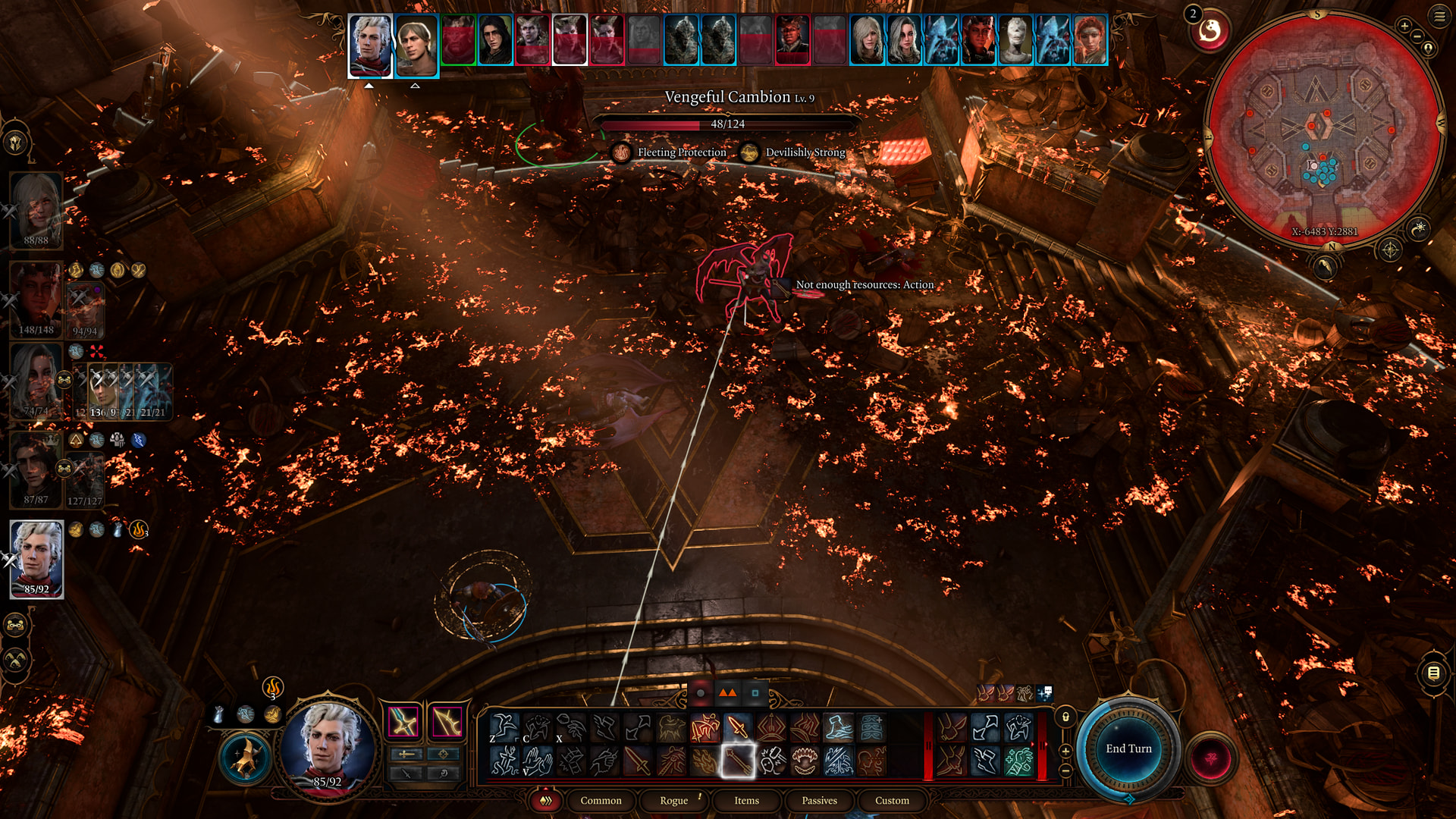Open the main menu hamburger button
The width and height of the screenshot is (1456, 819).
pos(1439,17)
